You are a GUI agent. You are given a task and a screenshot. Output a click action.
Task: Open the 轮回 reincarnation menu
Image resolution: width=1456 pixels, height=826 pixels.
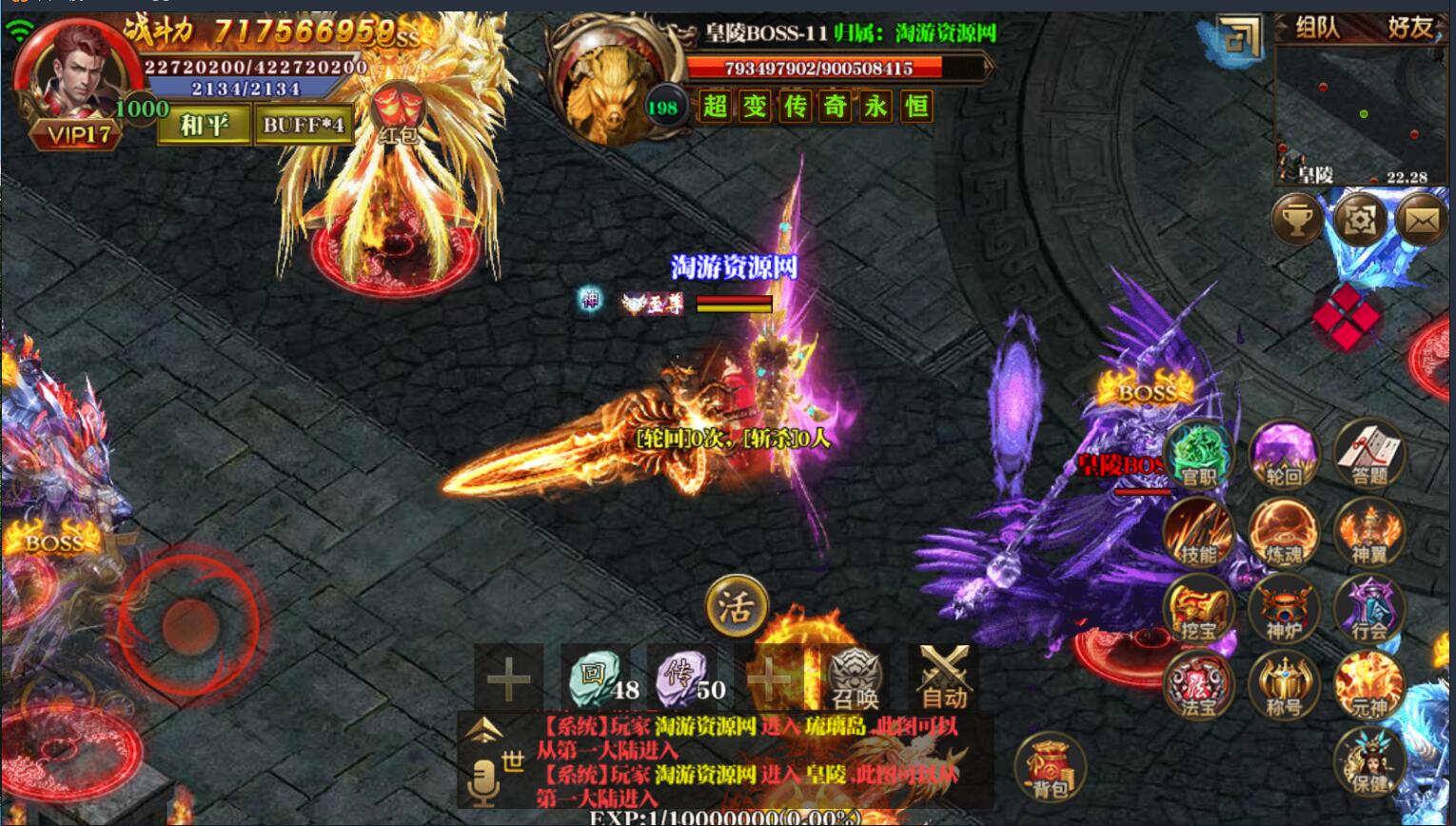point(1284,456)
